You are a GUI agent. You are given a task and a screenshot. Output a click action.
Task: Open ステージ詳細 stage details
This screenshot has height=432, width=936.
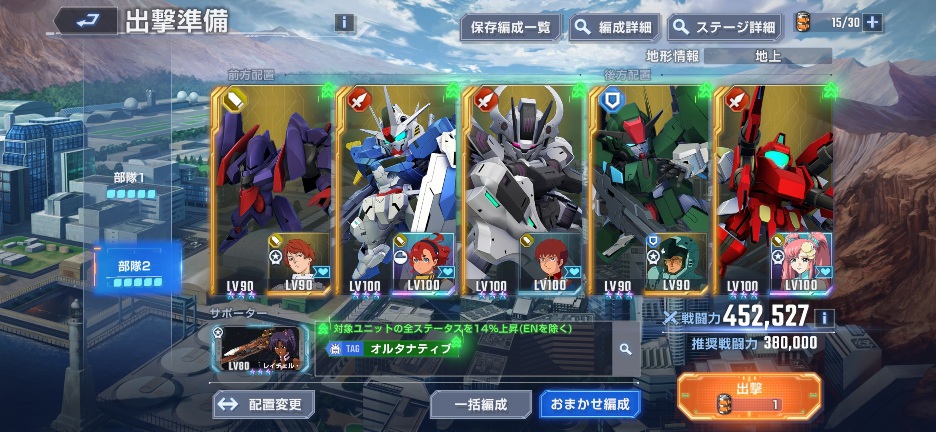[x=725, y=27]
